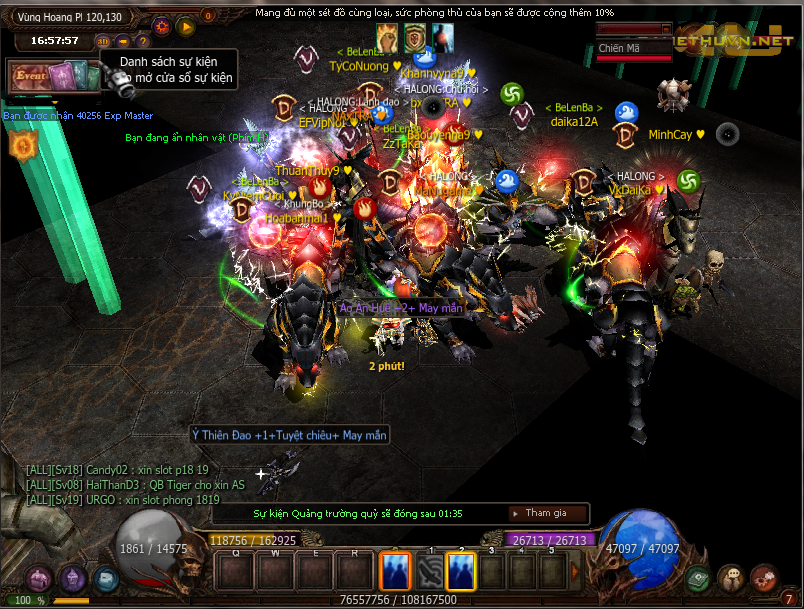The height and width of the screenshot is (609, 804).
Task: Open the green book icon by mana orb
Action: pos(698,578)
